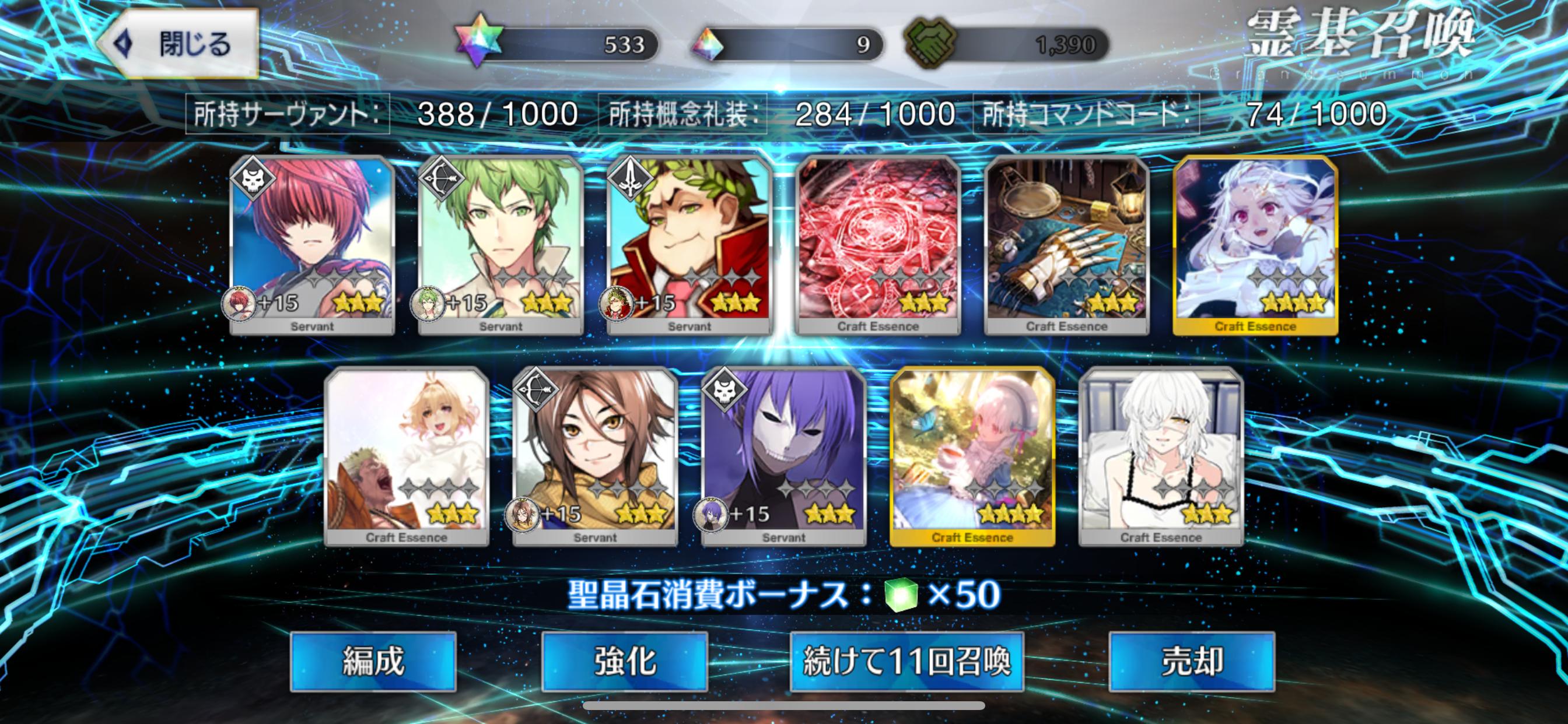Open the 売却 sell screen
This screenshot has height=724, width=1568.
pos(1191,660)
